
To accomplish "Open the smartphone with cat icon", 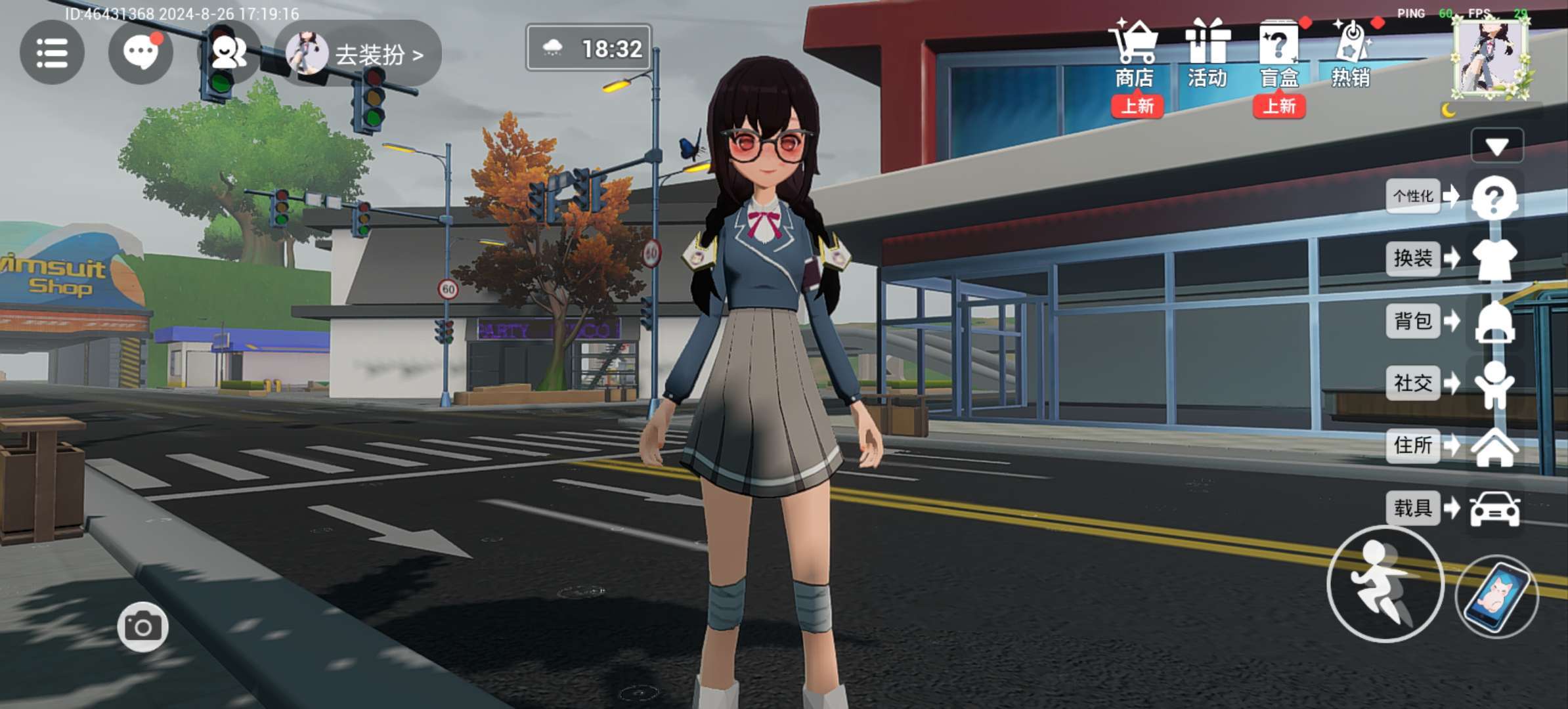I will pos(1497,596).
